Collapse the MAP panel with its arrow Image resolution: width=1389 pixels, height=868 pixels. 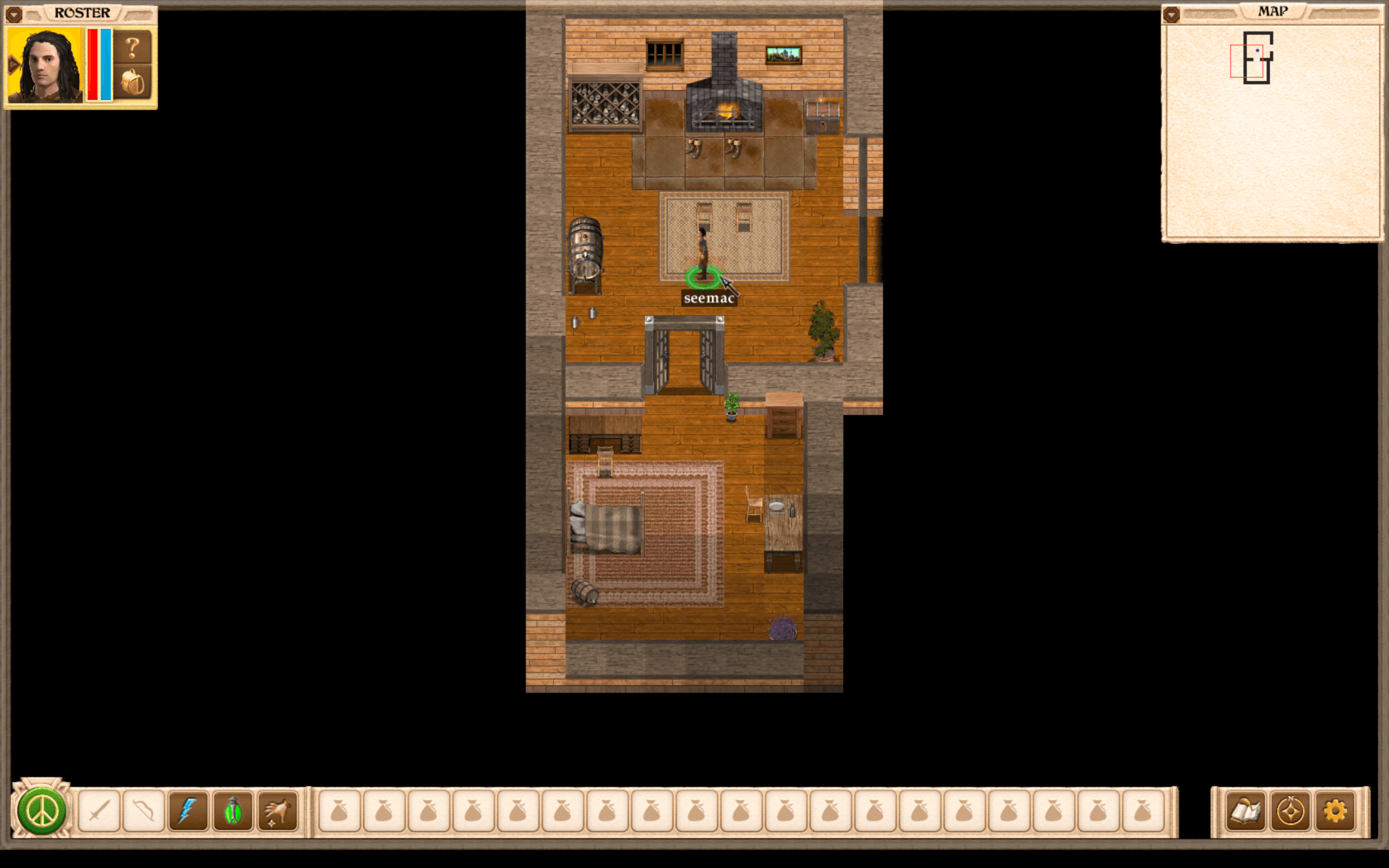[x=1172, y=12]
